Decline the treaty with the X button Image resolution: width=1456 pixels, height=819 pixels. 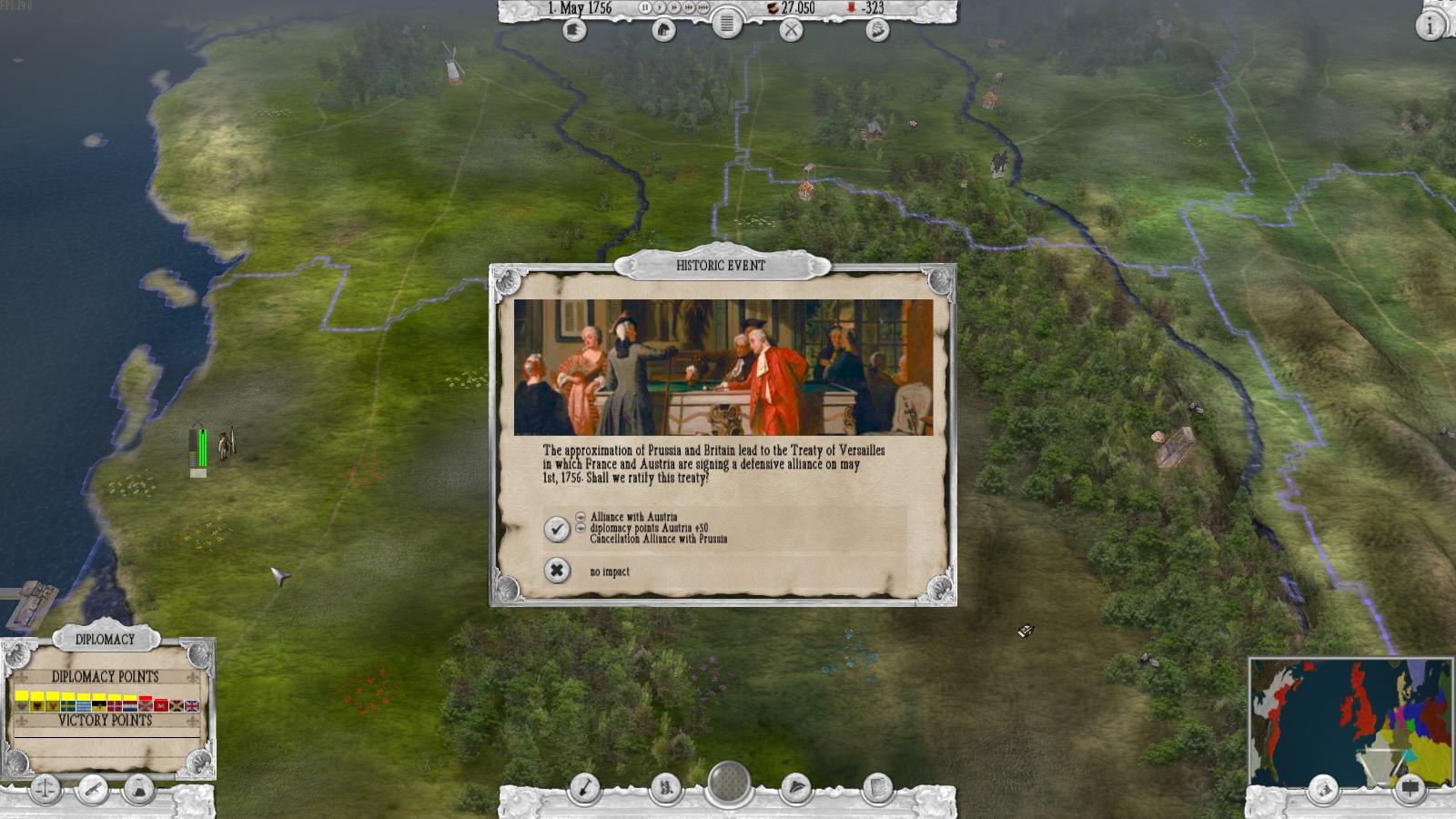[557, 571]
